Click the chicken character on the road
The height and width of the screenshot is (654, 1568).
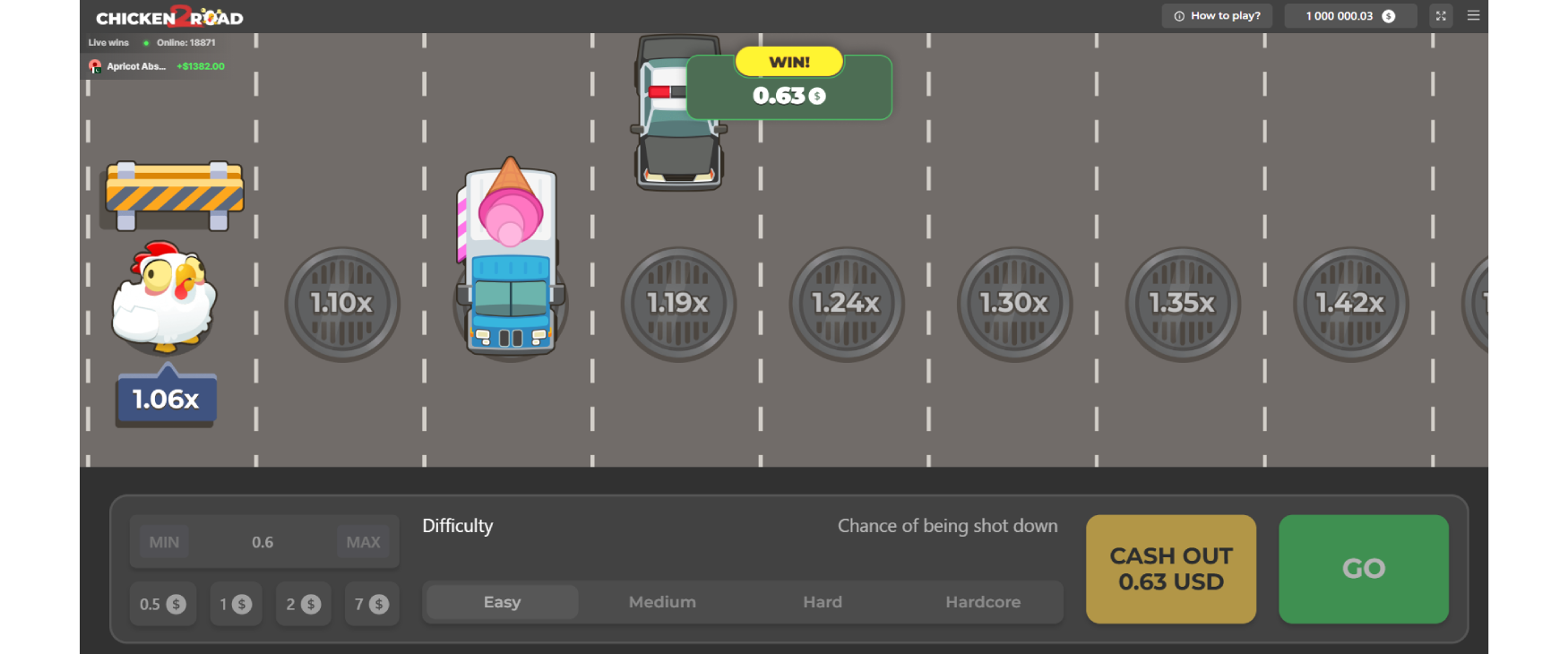[165, 300]
